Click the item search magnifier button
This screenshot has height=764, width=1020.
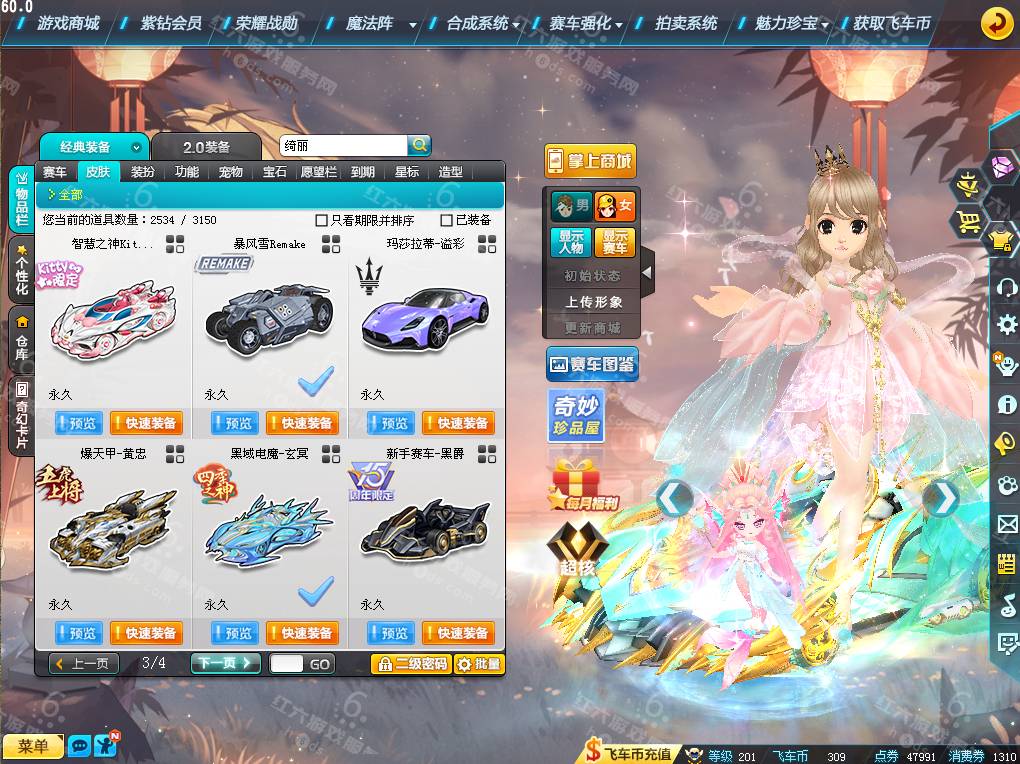click(x=420, y=145)
